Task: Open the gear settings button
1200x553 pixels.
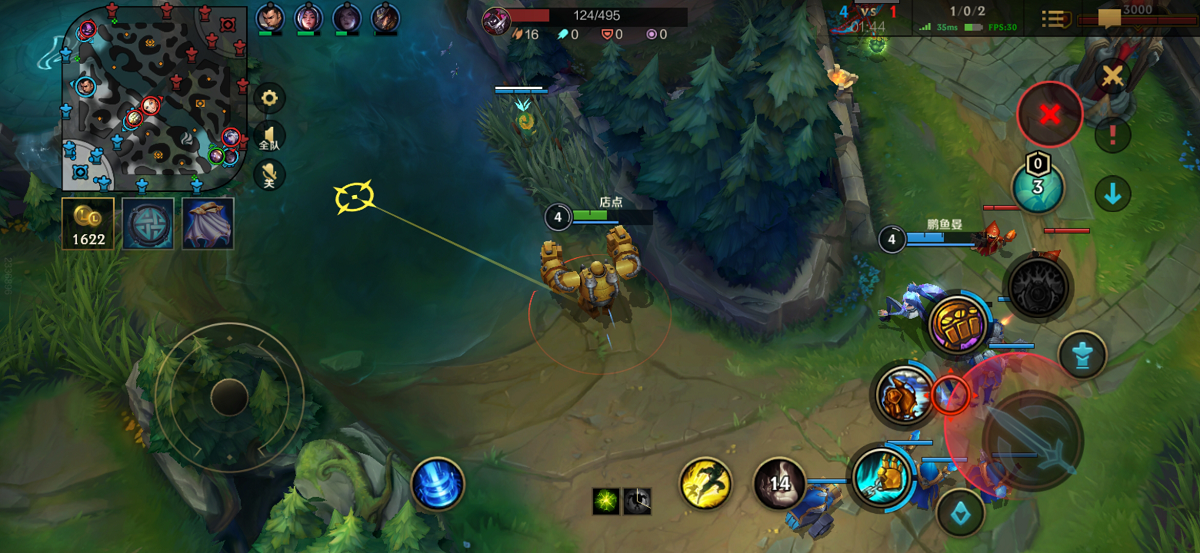Action: [269, 98]
